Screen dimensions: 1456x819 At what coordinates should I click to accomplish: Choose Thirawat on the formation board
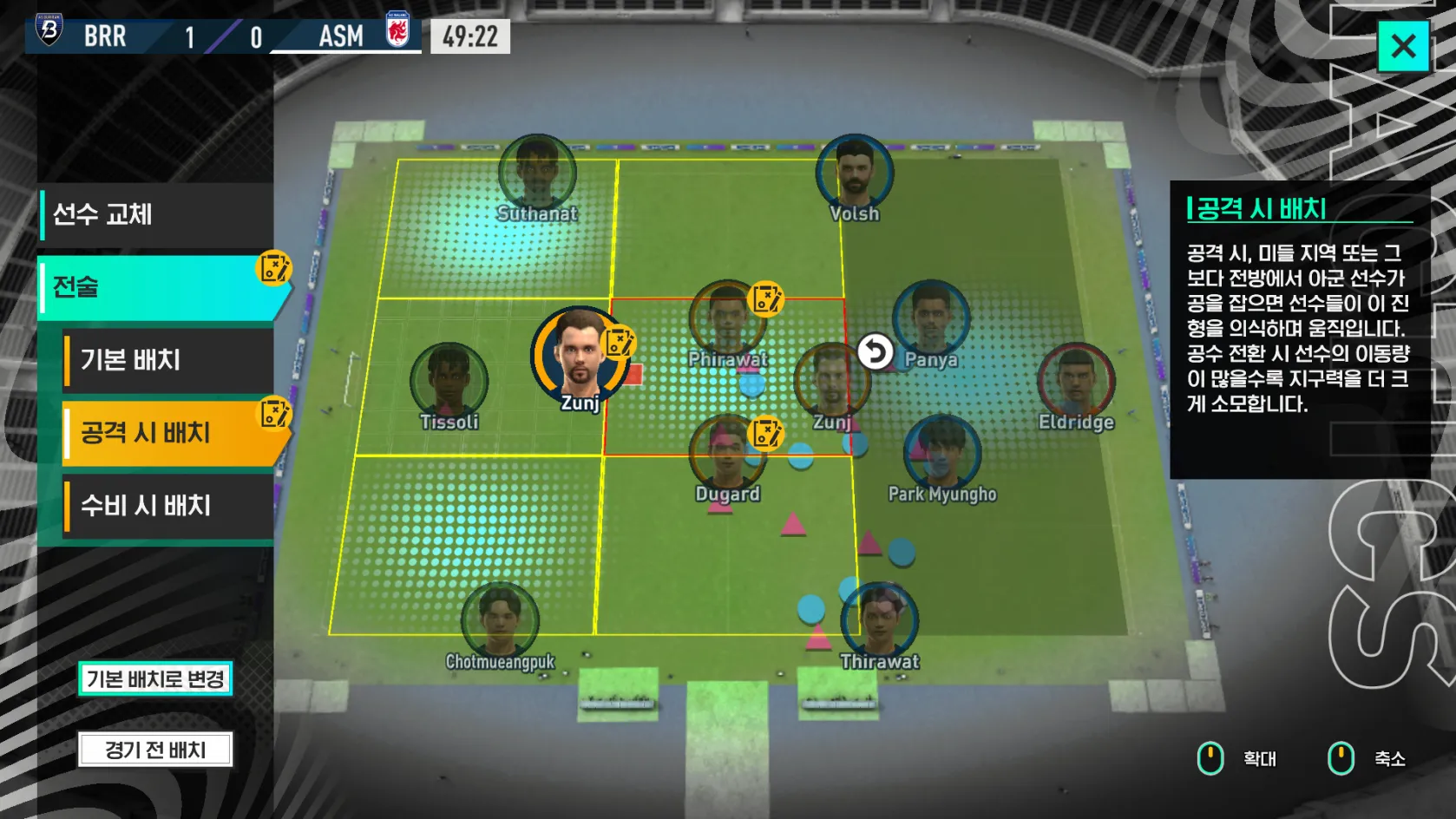pos(879,620)
